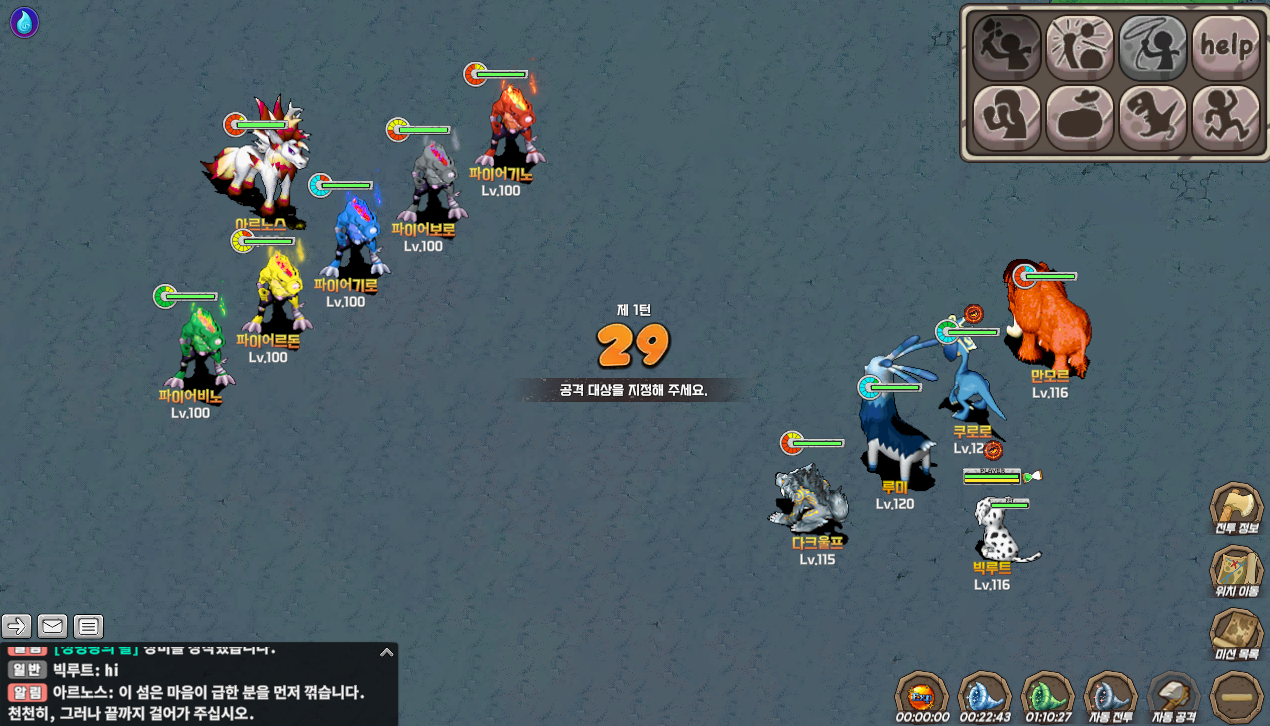1270x726 pixels.
Task: Open the help button
Action: tap(1226, 47)
